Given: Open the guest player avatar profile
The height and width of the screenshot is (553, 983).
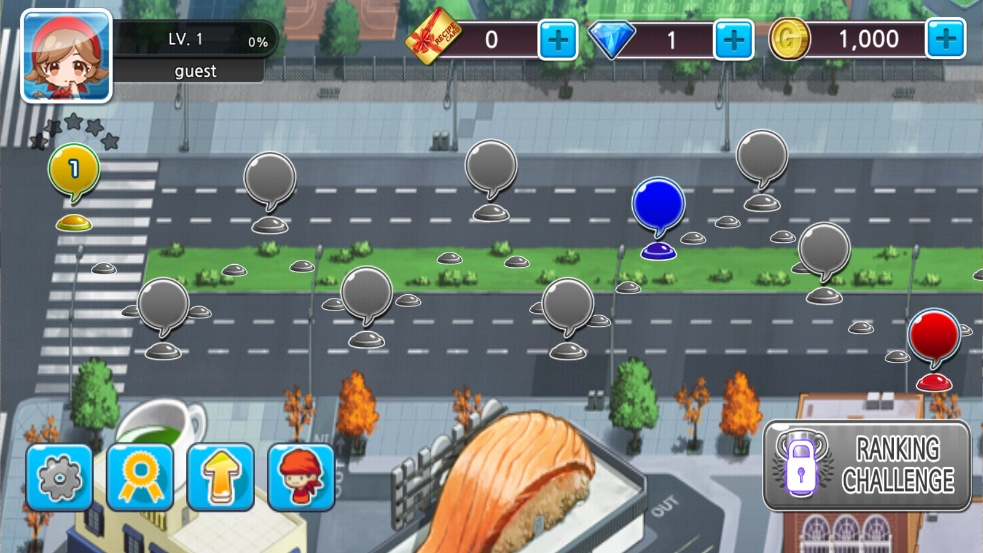Looking at the screenshot, I should point(66,56).
